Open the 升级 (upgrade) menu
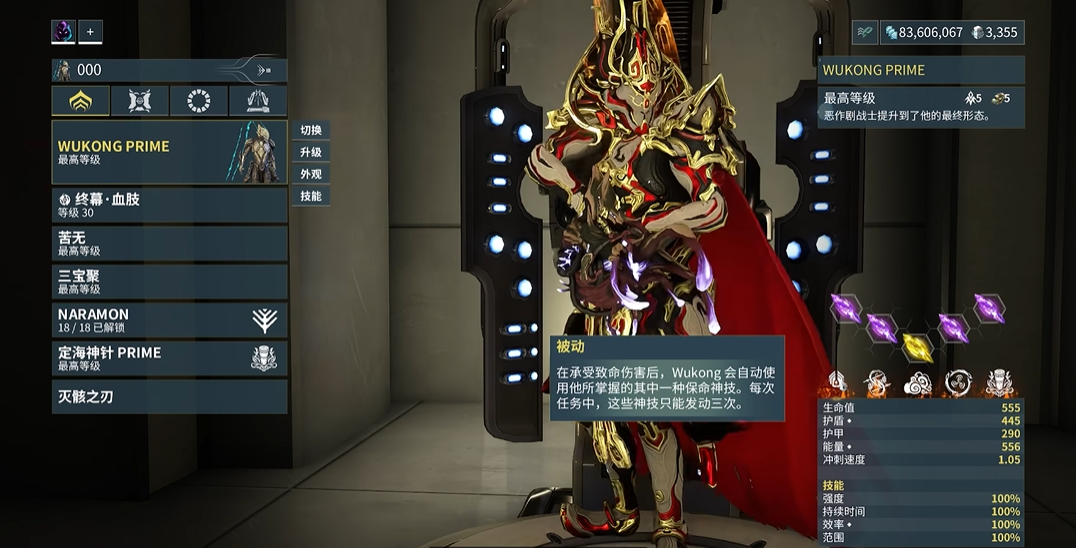This screenshot has height=548, width=1076. tap(311, 153)
